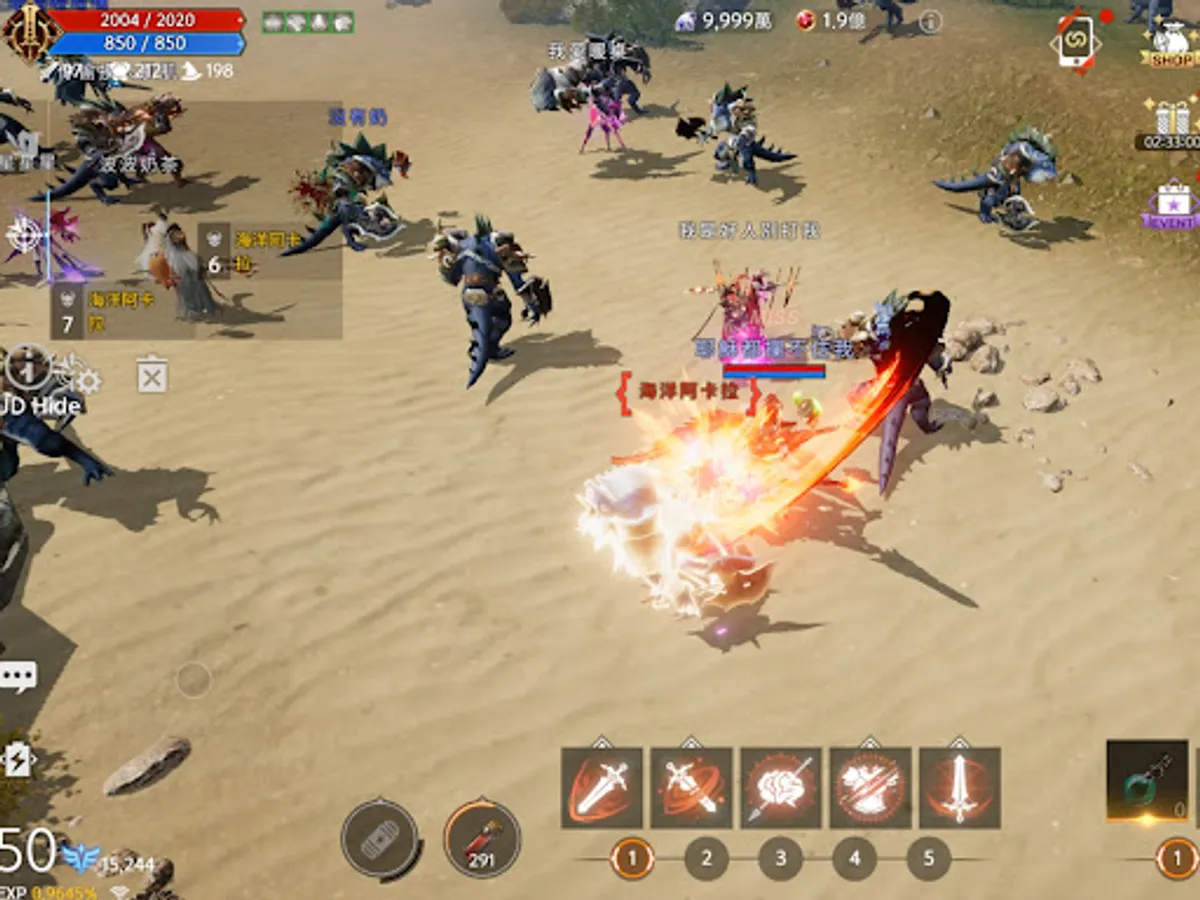Clear the target list with trash icon
This screenshot has height=900, width=1200.
pos(152,377)
